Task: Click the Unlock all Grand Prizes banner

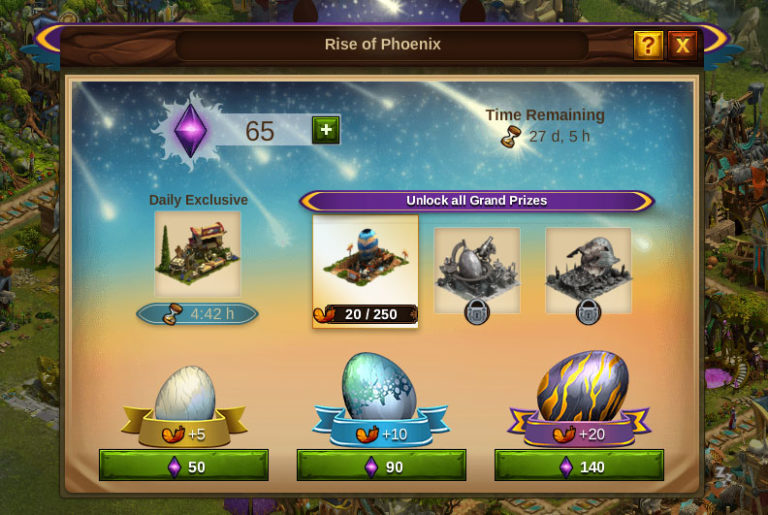Action: click(476, 201)
